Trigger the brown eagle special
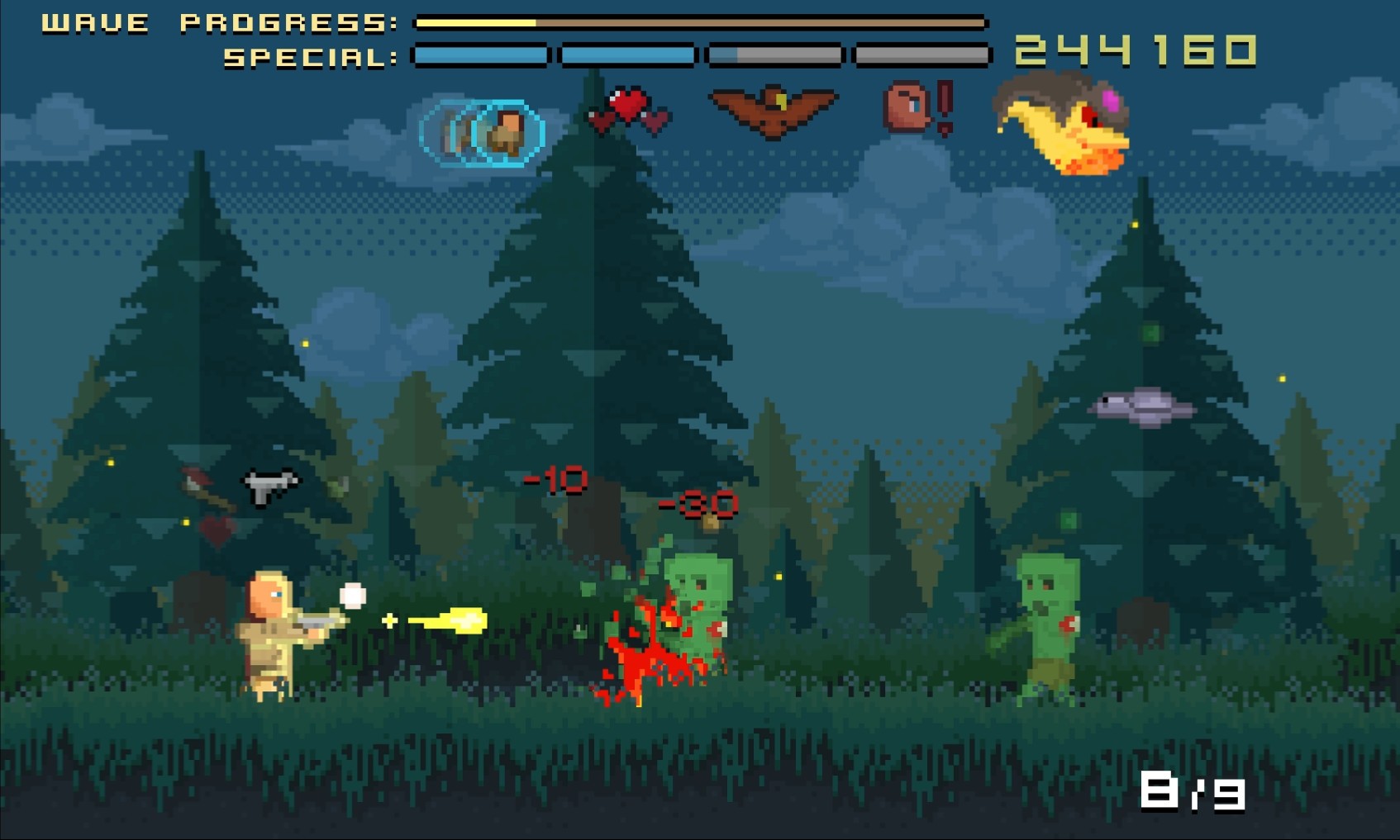The width and height of the screenshot is (1400, 840). coord(773,111)
